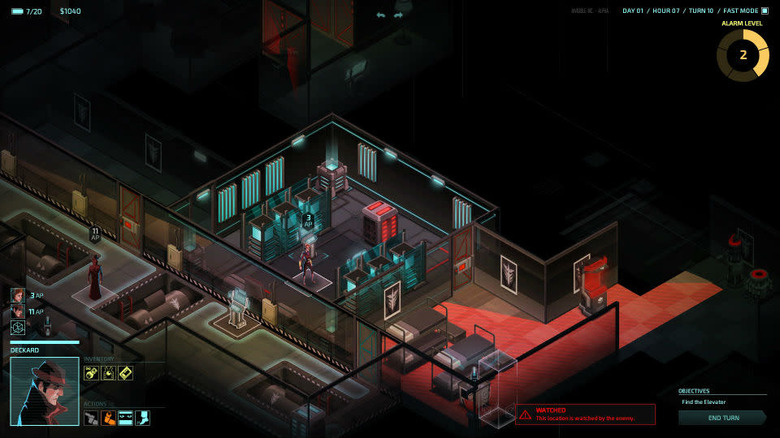Activate the orange melee action
This screenshot has width=780, height=438.
point(108,417)
